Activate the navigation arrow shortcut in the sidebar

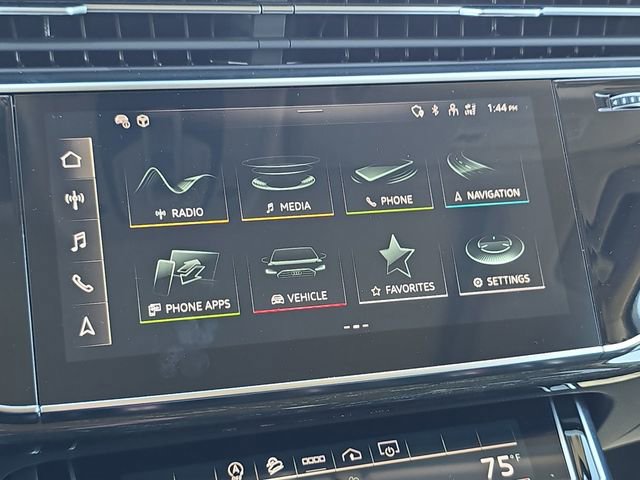pyautogui.click(x=88, y=325)
